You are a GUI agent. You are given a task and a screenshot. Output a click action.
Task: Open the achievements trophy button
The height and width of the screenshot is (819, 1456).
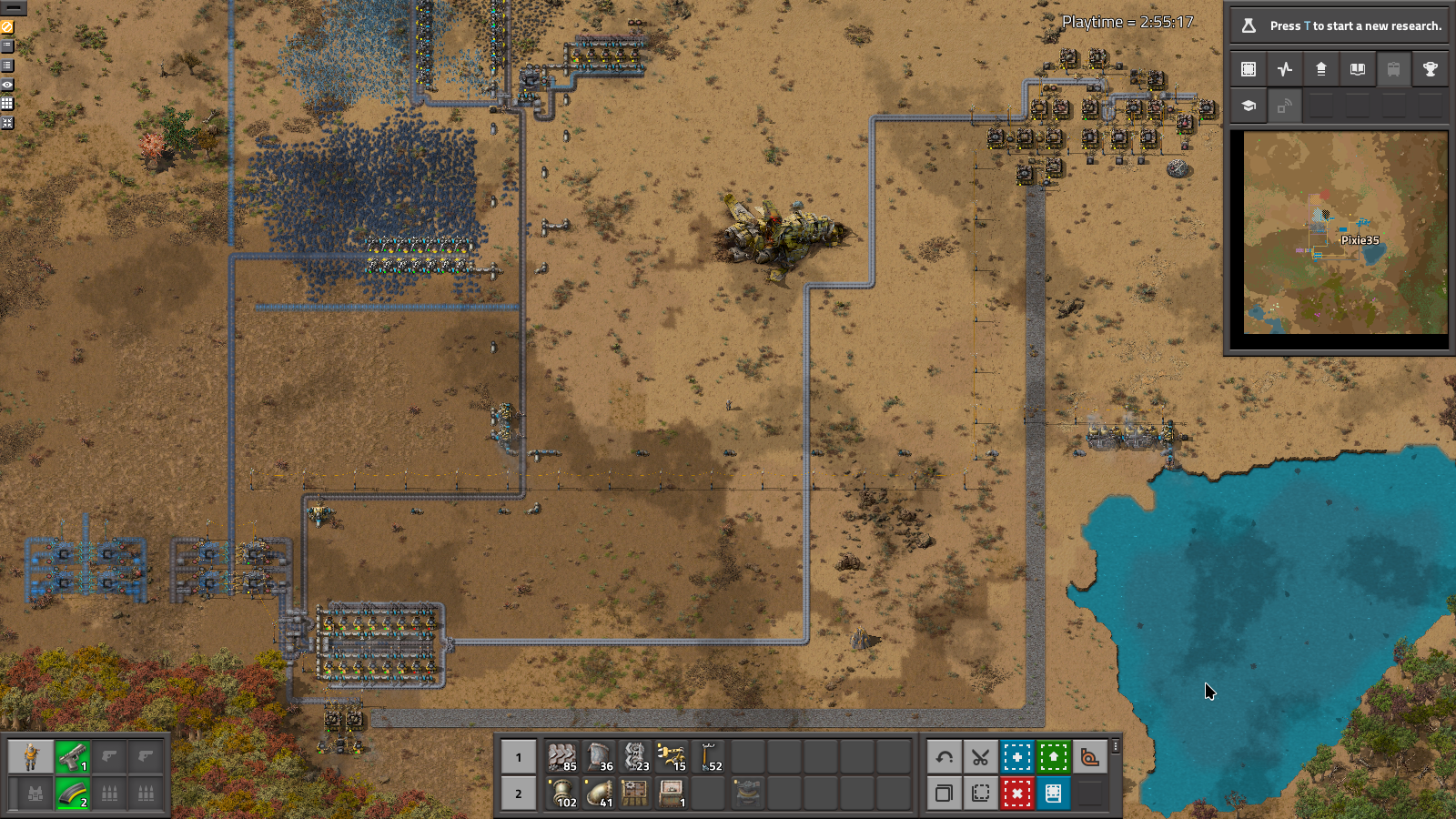point(1431,69)
